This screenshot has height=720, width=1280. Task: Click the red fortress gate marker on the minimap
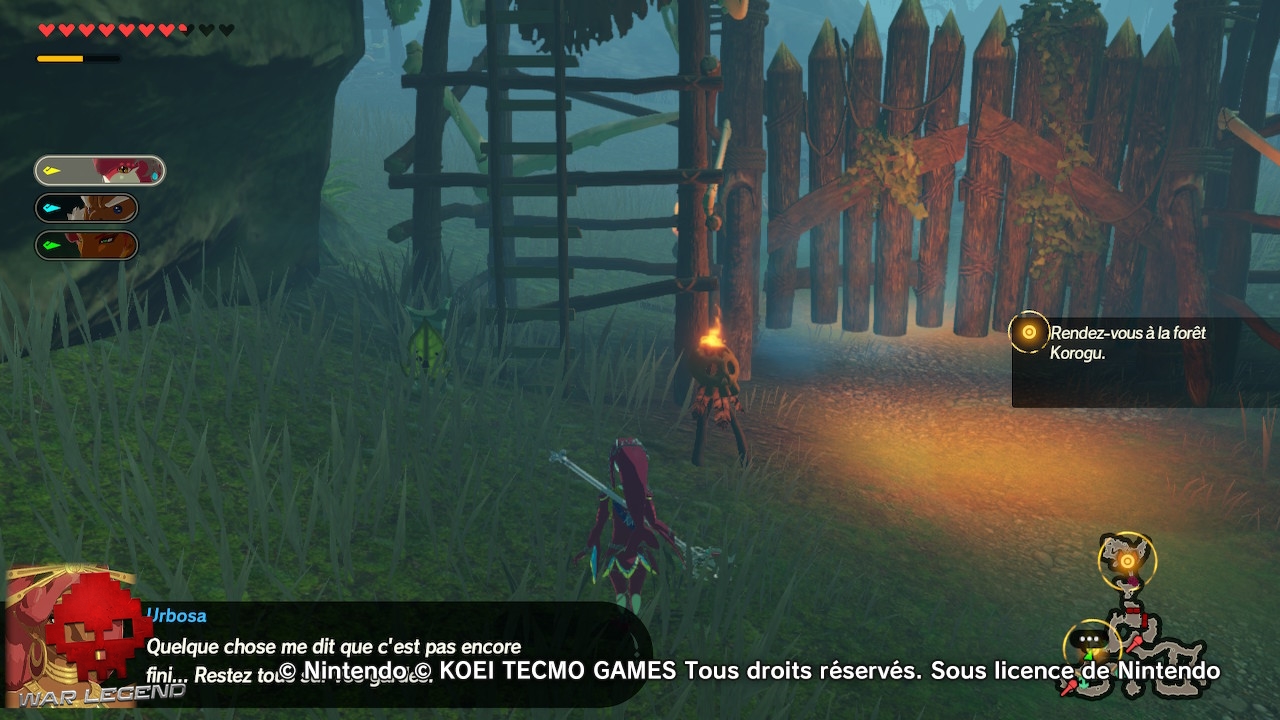(1133, 612)
